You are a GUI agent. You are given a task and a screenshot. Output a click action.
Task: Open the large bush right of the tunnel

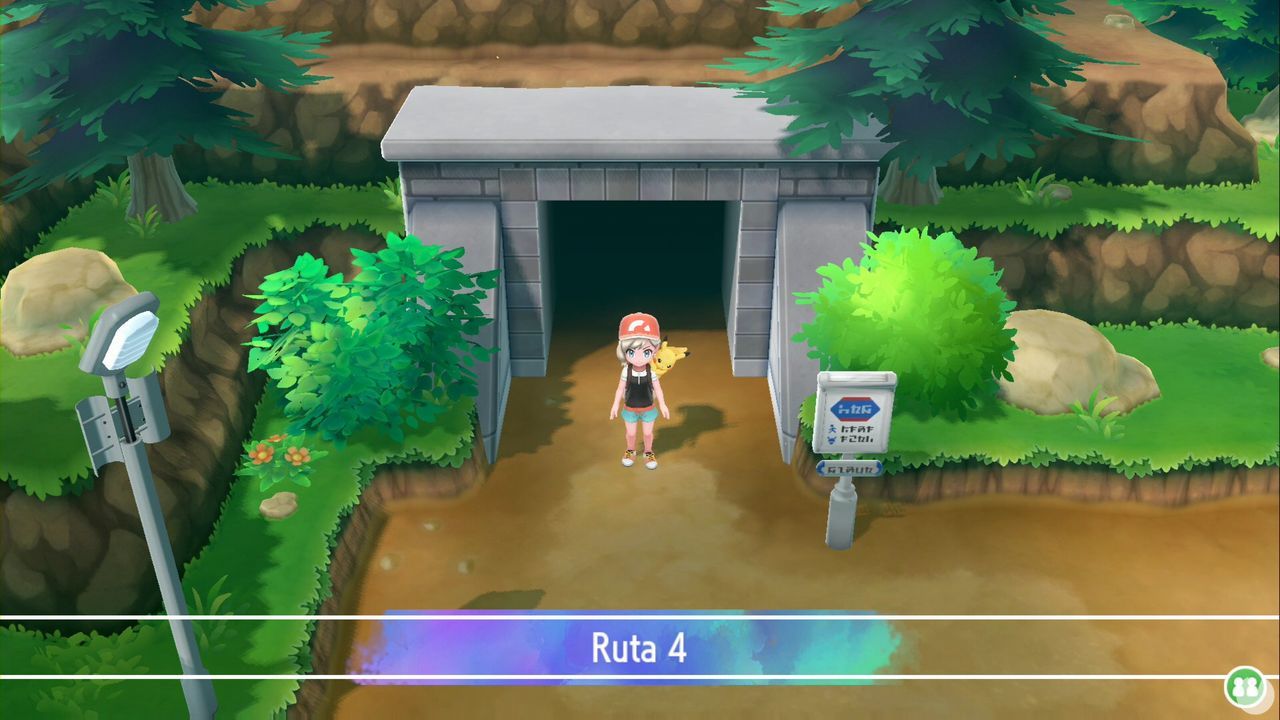[900, 300]
